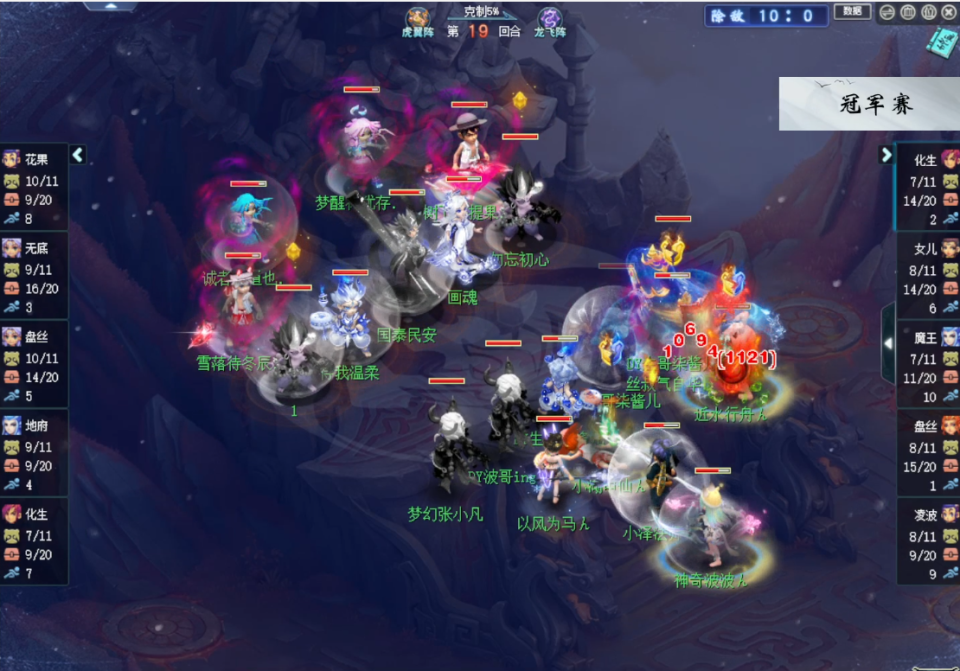Open the dropdown tab at top-left edge
960x671 pixels.
tap(110, 5)
